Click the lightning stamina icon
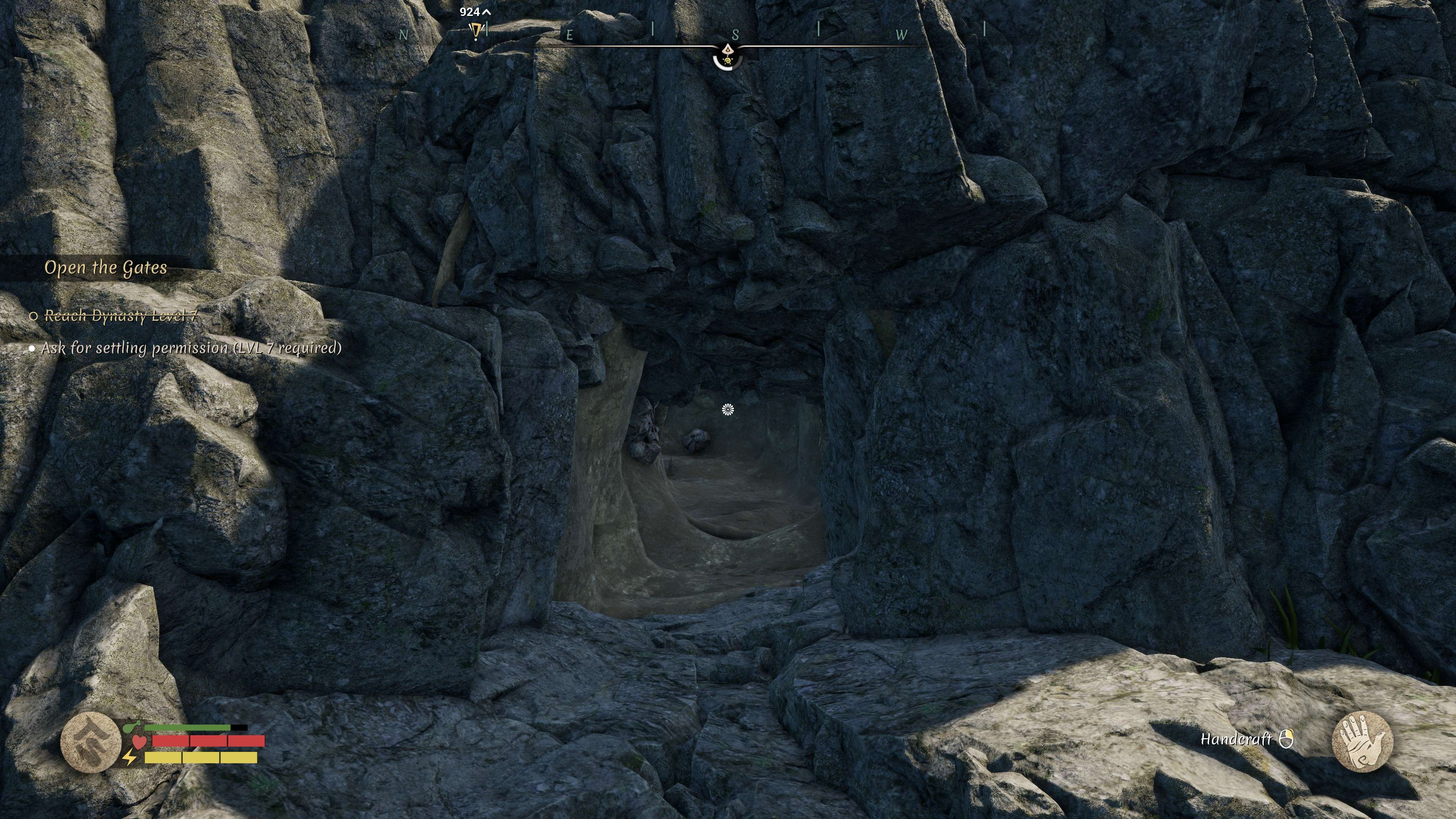This screenshot has height=819, width=1456. click(130, 758)
